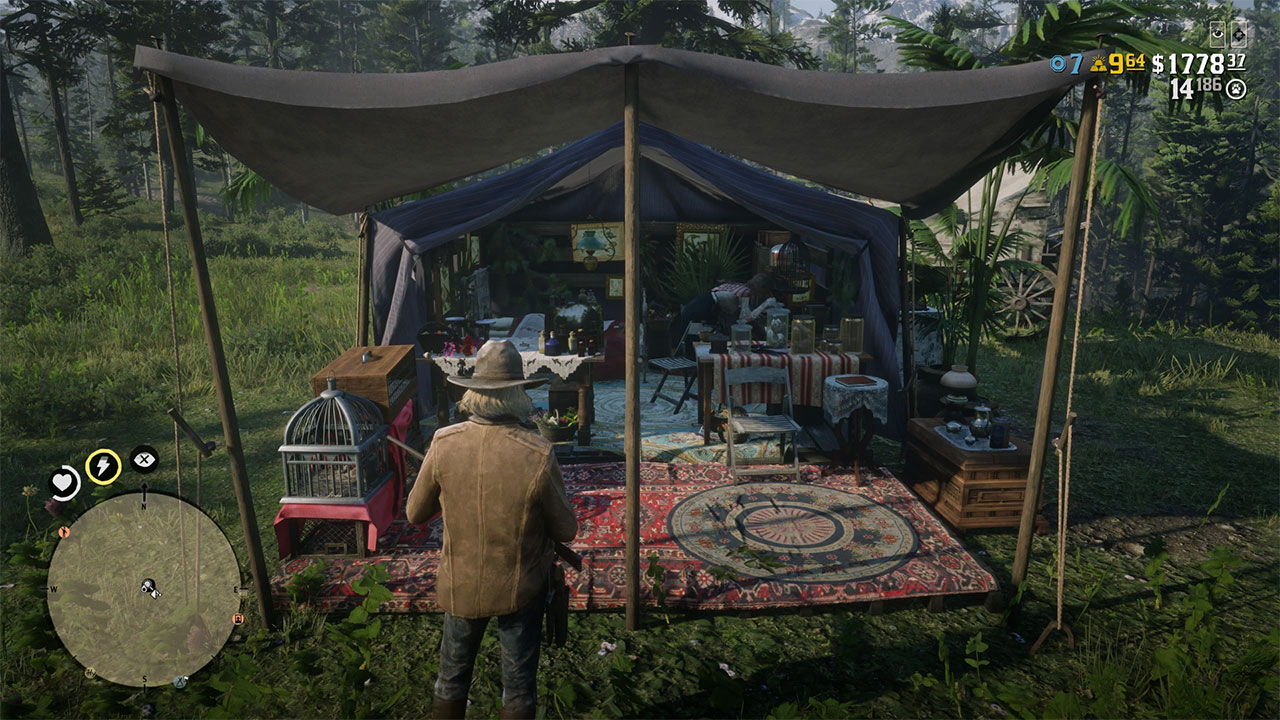Click the center of the minimap circle
This screenshot has width=1280, height=720.
[x=144, y=590]
